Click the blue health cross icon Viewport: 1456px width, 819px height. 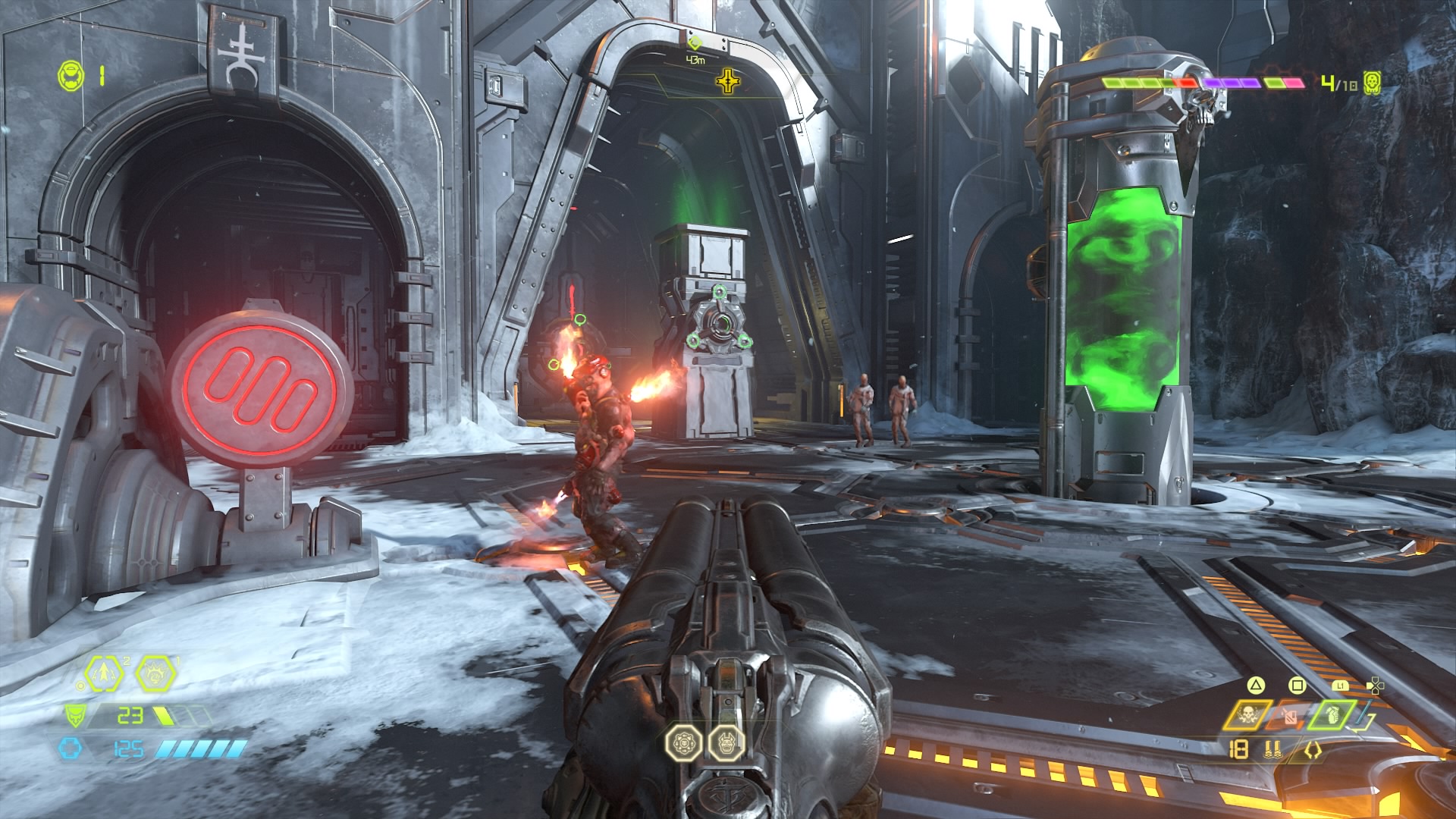pyautogui.click(x=69, y=748)
